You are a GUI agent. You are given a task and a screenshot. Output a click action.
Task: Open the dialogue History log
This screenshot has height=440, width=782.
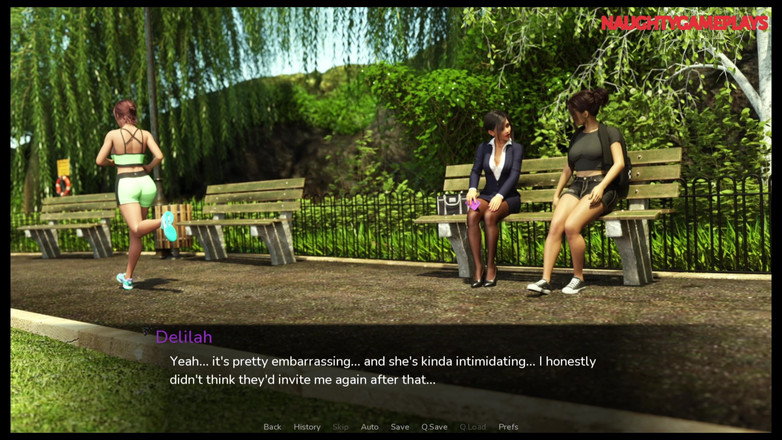tap(307, 427)
